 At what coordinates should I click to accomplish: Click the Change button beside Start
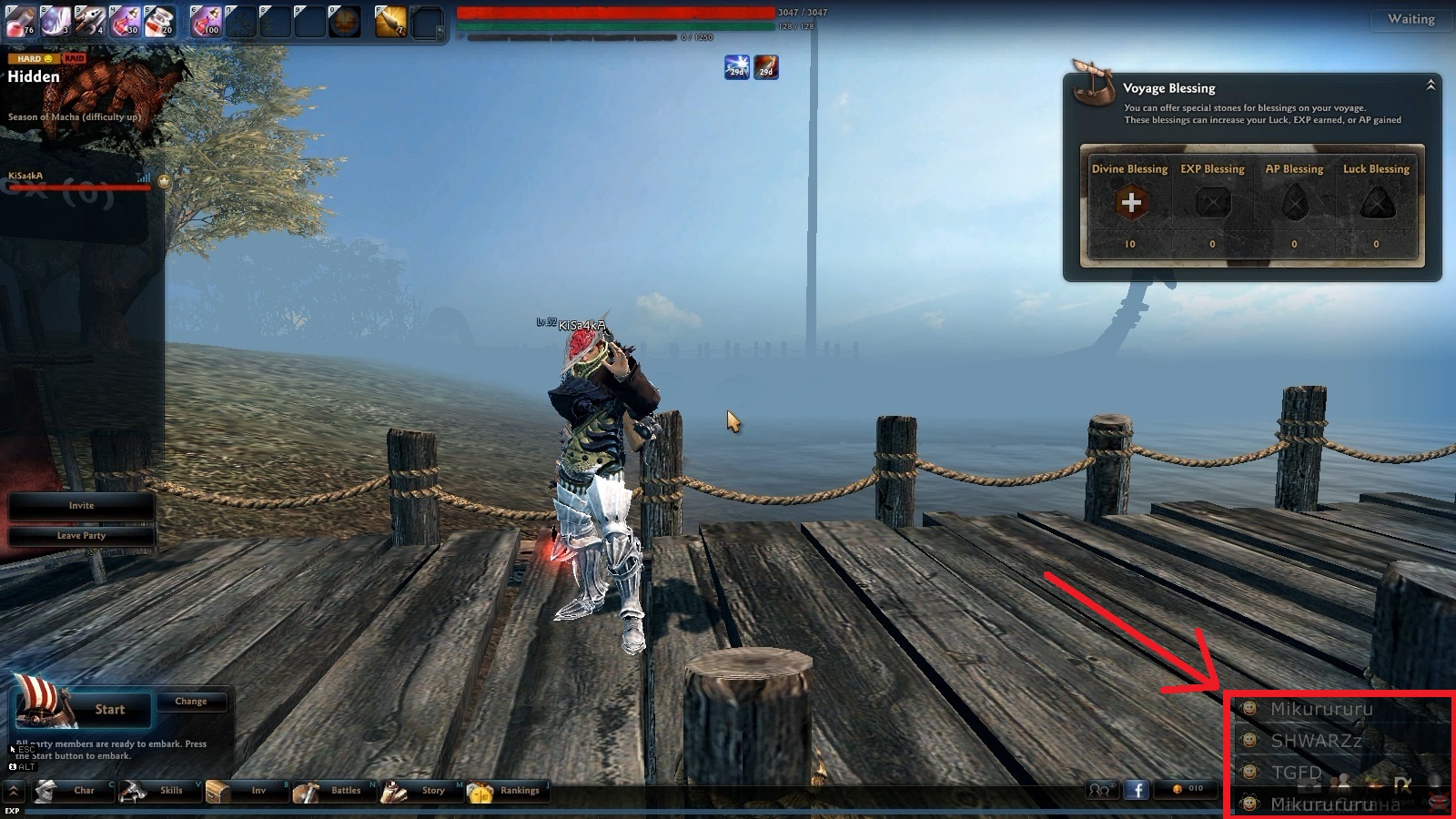coord(191,702)
